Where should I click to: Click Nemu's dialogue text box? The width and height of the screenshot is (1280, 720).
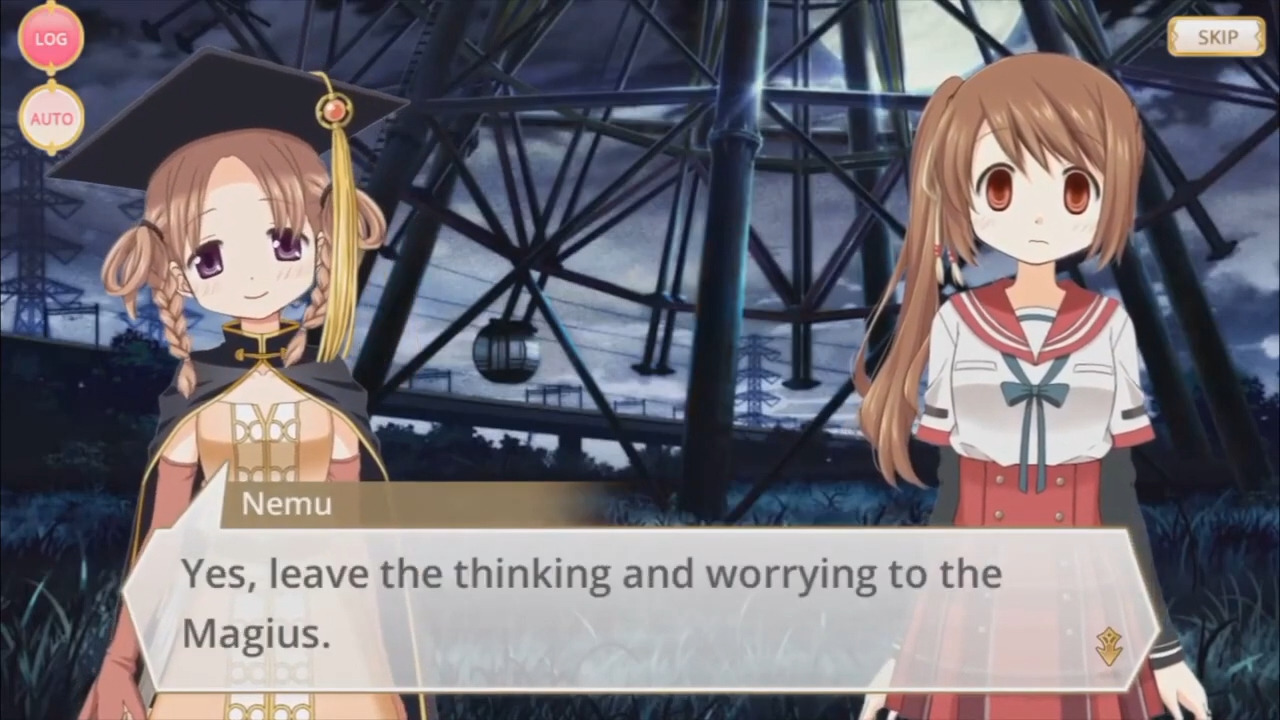coord(640,605)
